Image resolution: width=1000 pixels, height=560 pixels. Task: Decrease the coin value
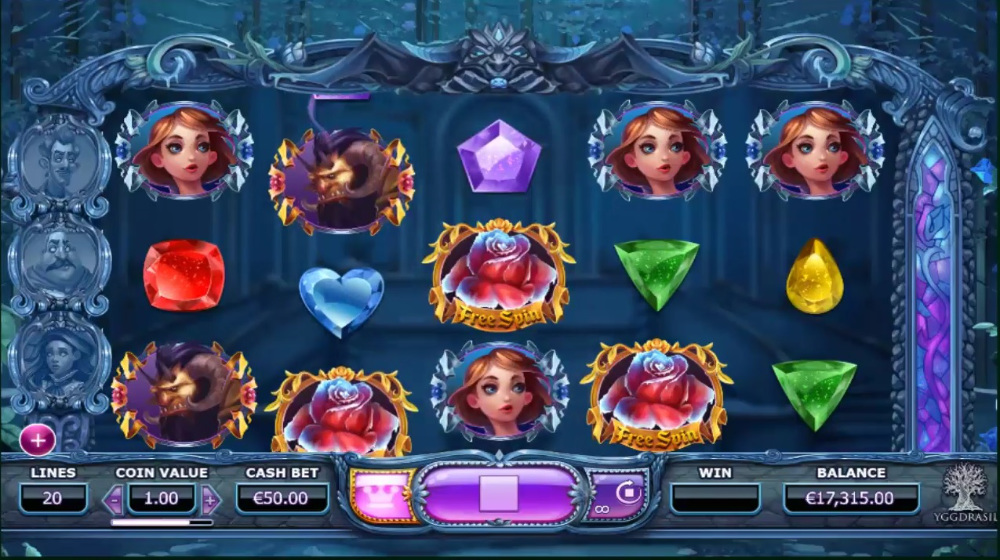point(113,498)
